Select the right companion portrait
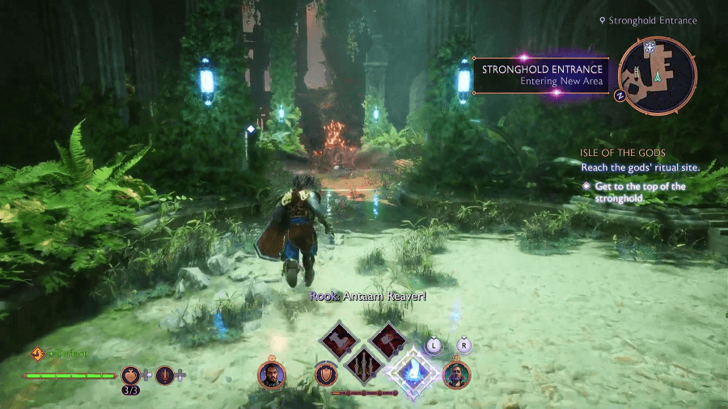This screenshot has width=728, height=409. (456, 374)
